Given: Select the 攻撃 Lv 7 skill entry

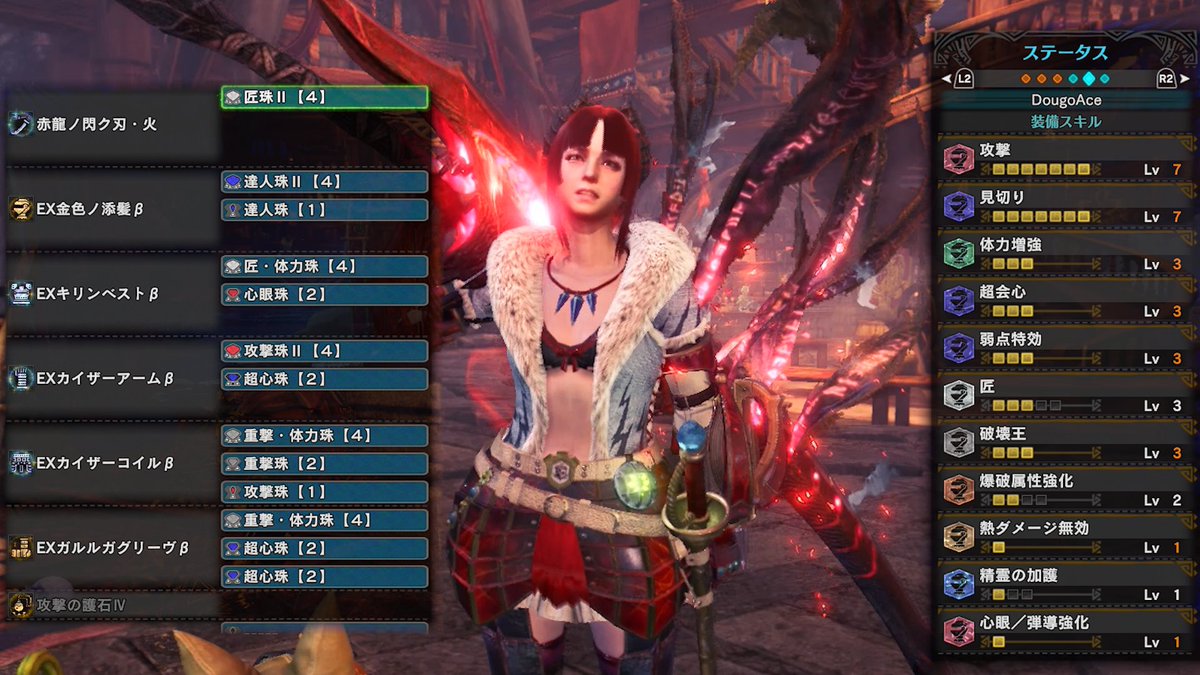Looking at the screenshot, I should click(1064, 159).
